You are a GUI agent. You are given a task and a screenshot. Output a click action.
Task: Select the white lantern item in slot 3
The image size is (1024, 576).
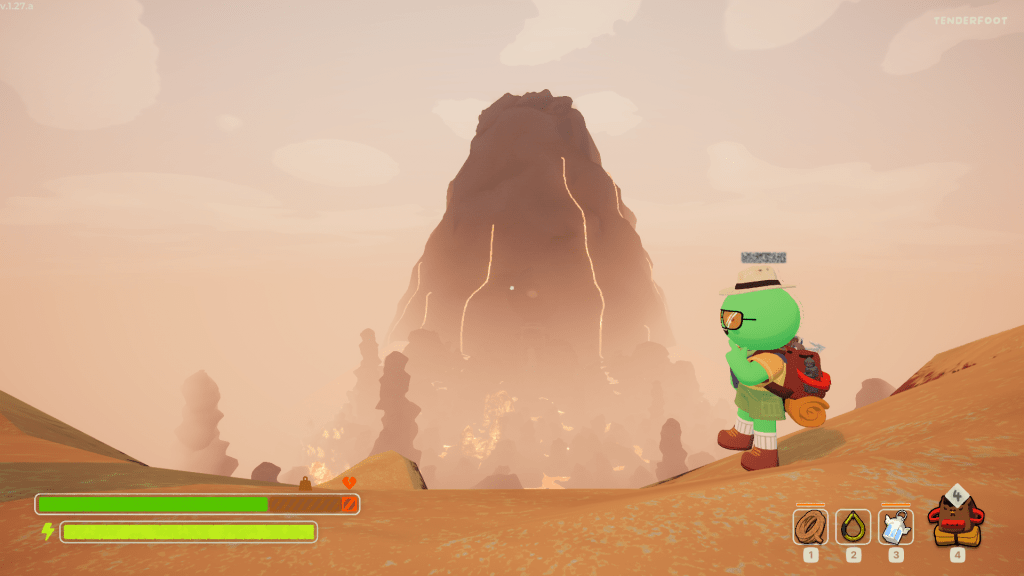pos(896,526)
